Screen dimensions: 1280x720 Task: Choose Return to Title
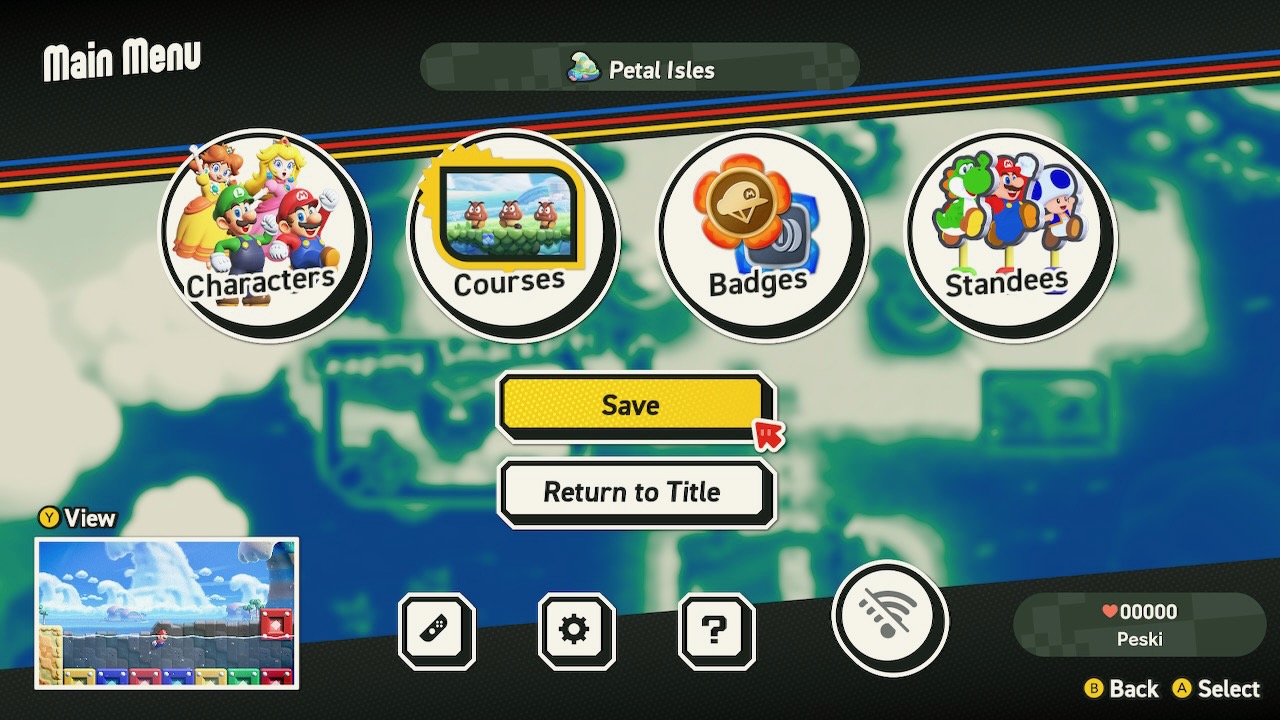[634, 492]
